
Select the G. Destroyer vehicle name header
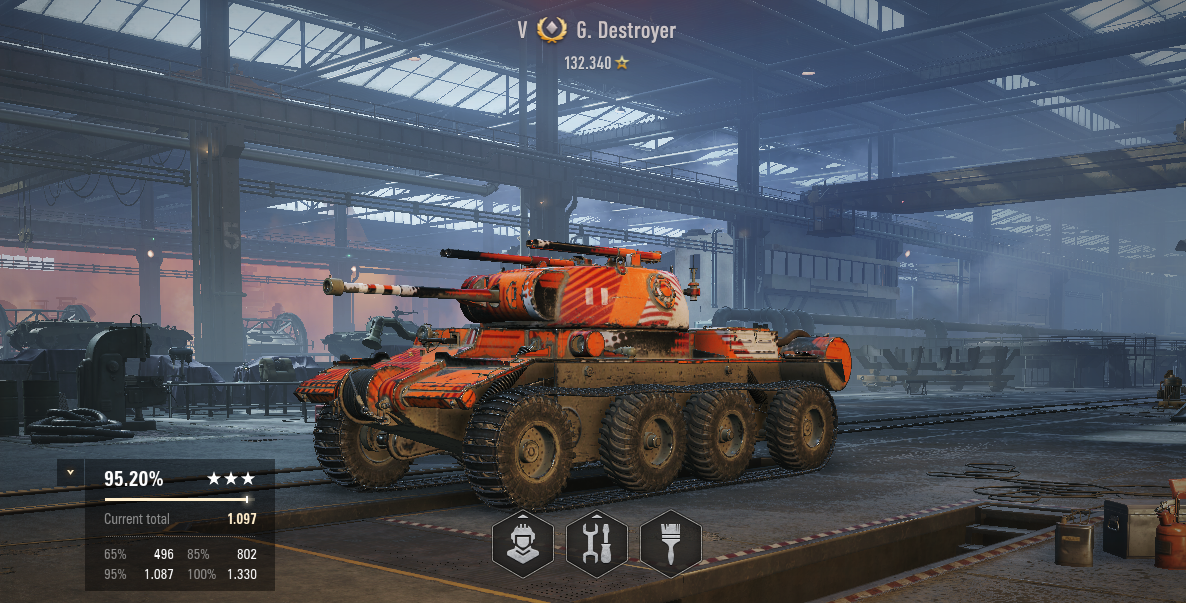coord(625,30)
